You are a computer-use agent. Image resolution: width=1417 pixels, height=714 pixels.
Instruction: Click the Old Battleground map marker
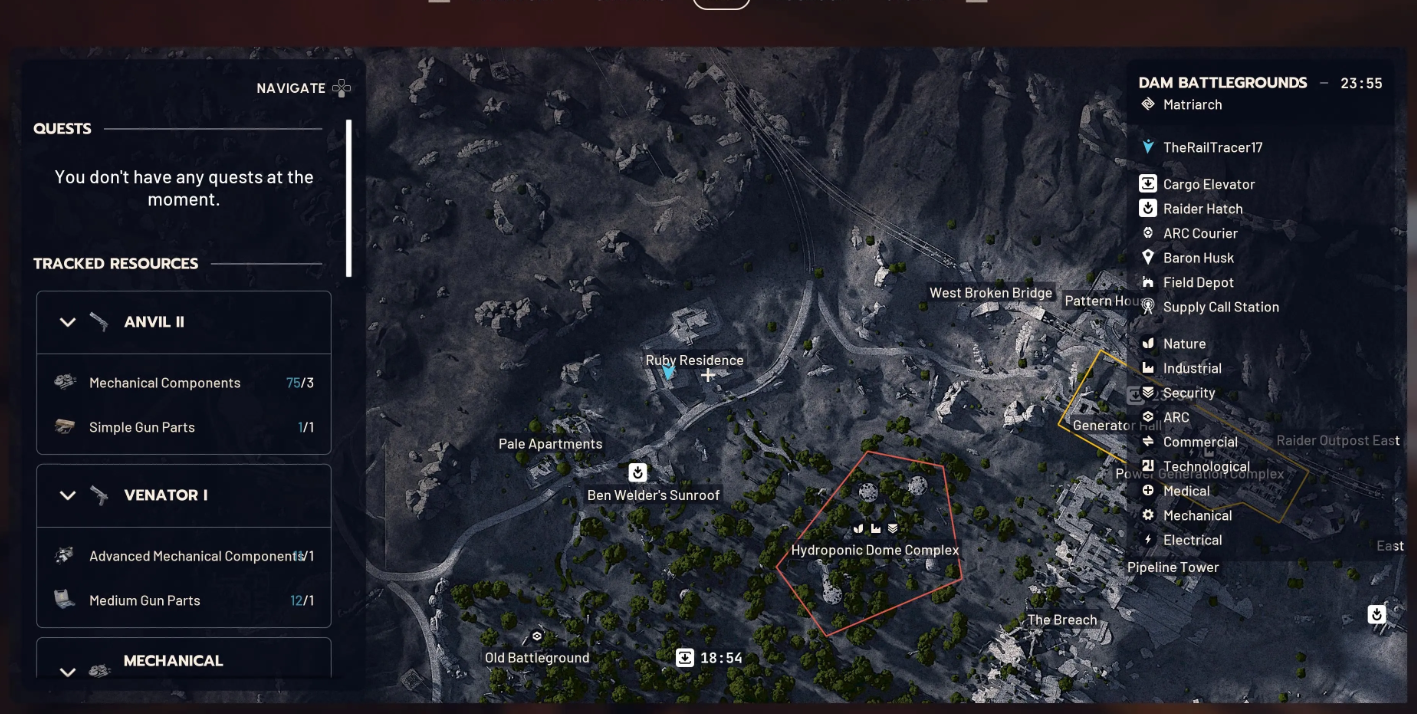[x=537, y=636]
